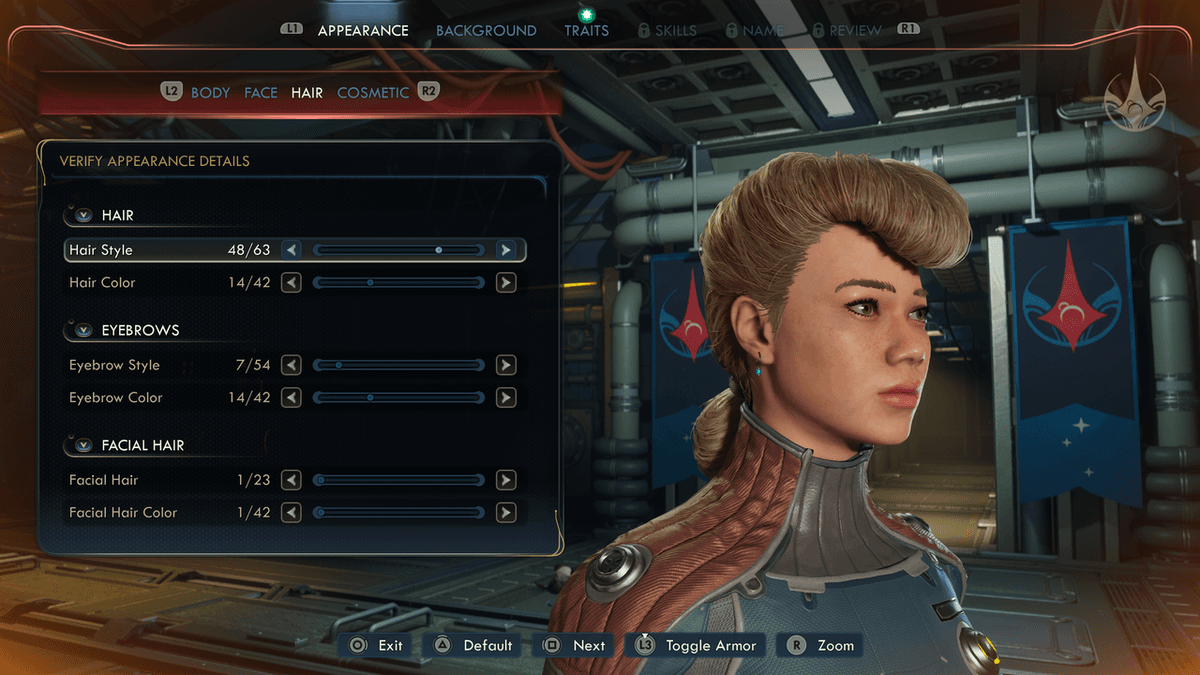Viewport: 1200px width, 675px height.
Task: Adjust the Hair Style slider
Action: coord(399,250)
